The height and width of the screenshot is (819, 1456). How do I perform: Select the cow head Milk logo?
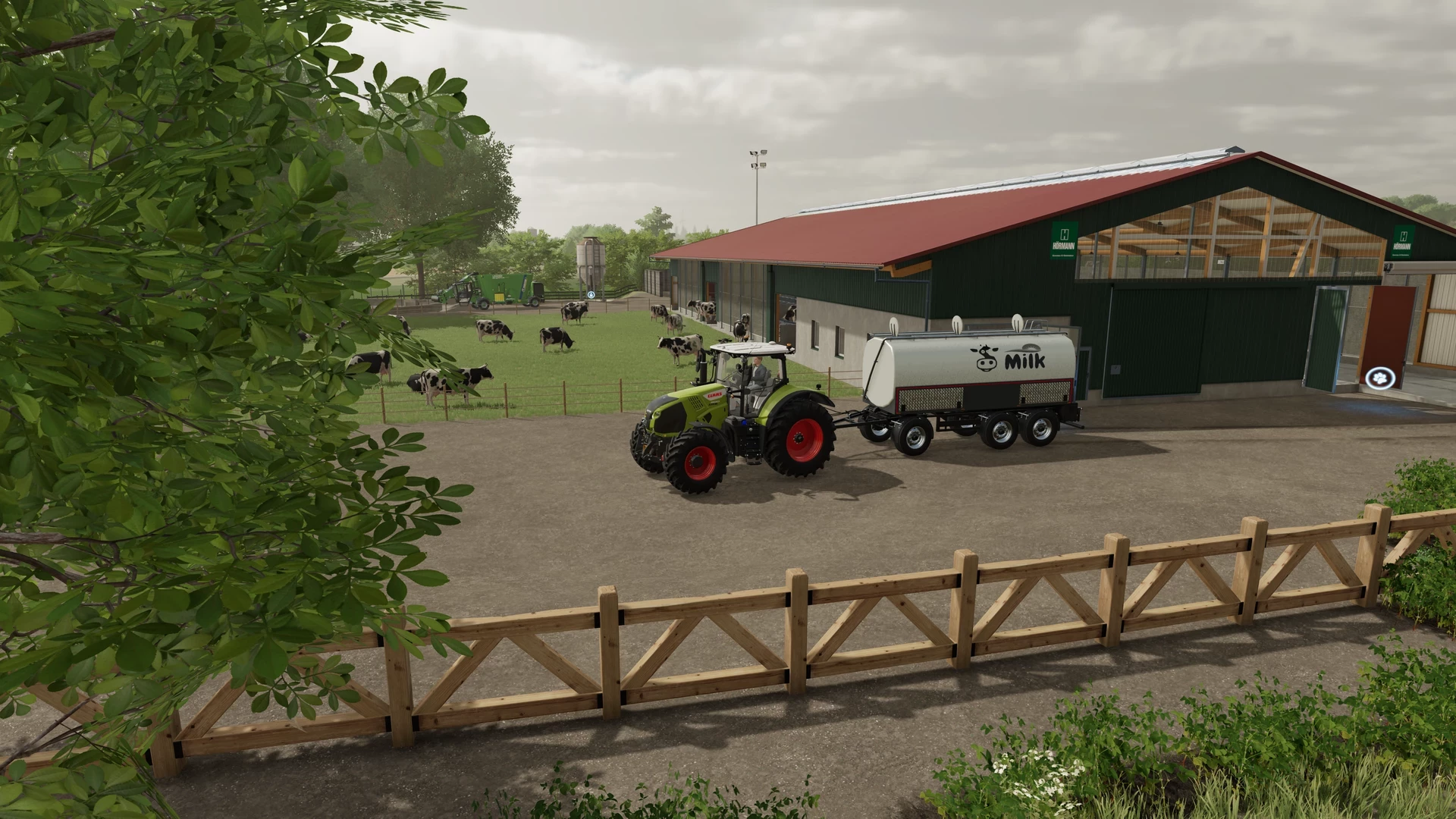pos(984,357)
